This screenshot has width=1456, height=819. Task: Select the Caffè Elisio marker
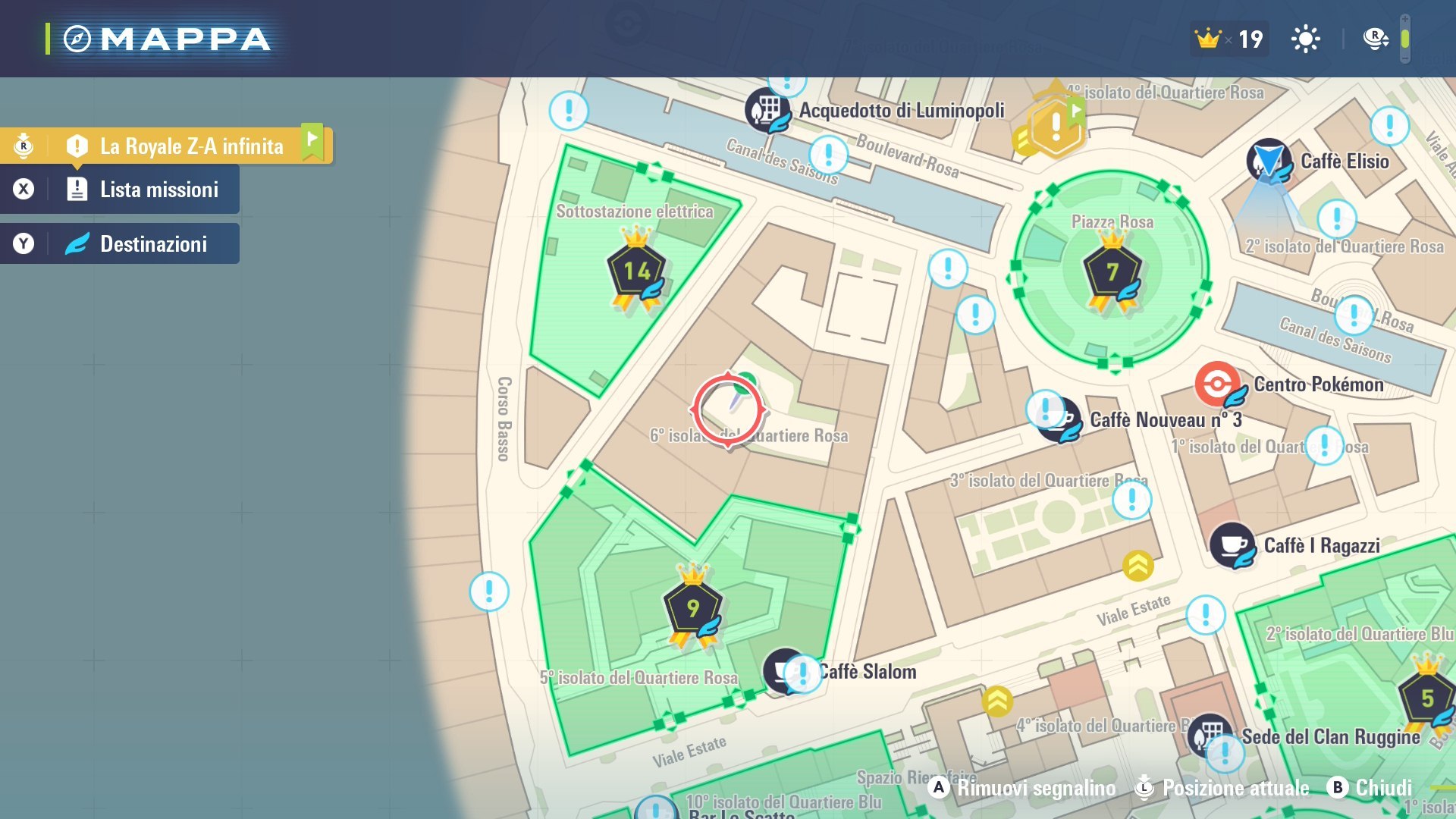1269,161
